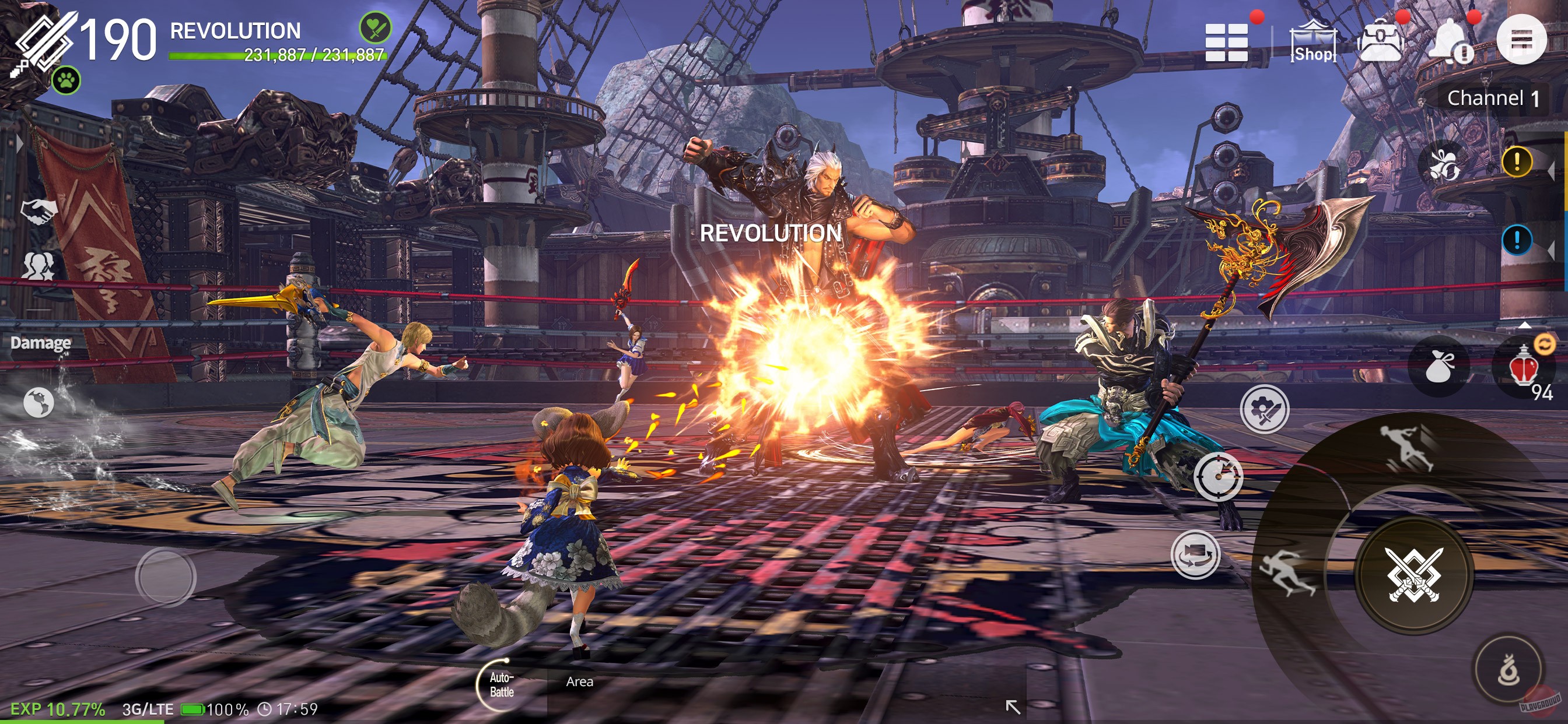Screen dimensions: 1568x724
Task: Tap the blue exclamation quest marker
Action: (x=1516, y=240)
